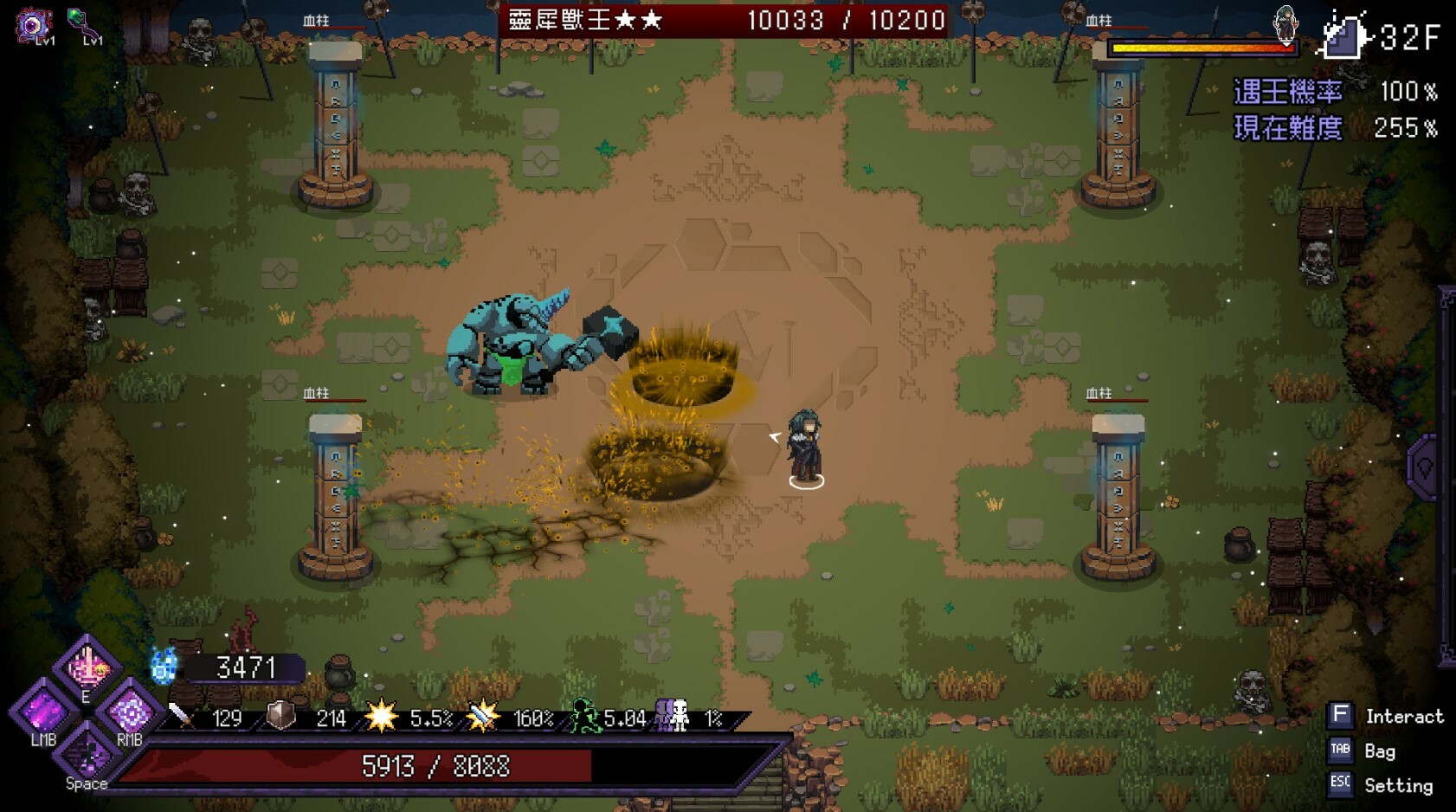
Task: Select the RMB skill diamond icon
Action: click(130, 716)
